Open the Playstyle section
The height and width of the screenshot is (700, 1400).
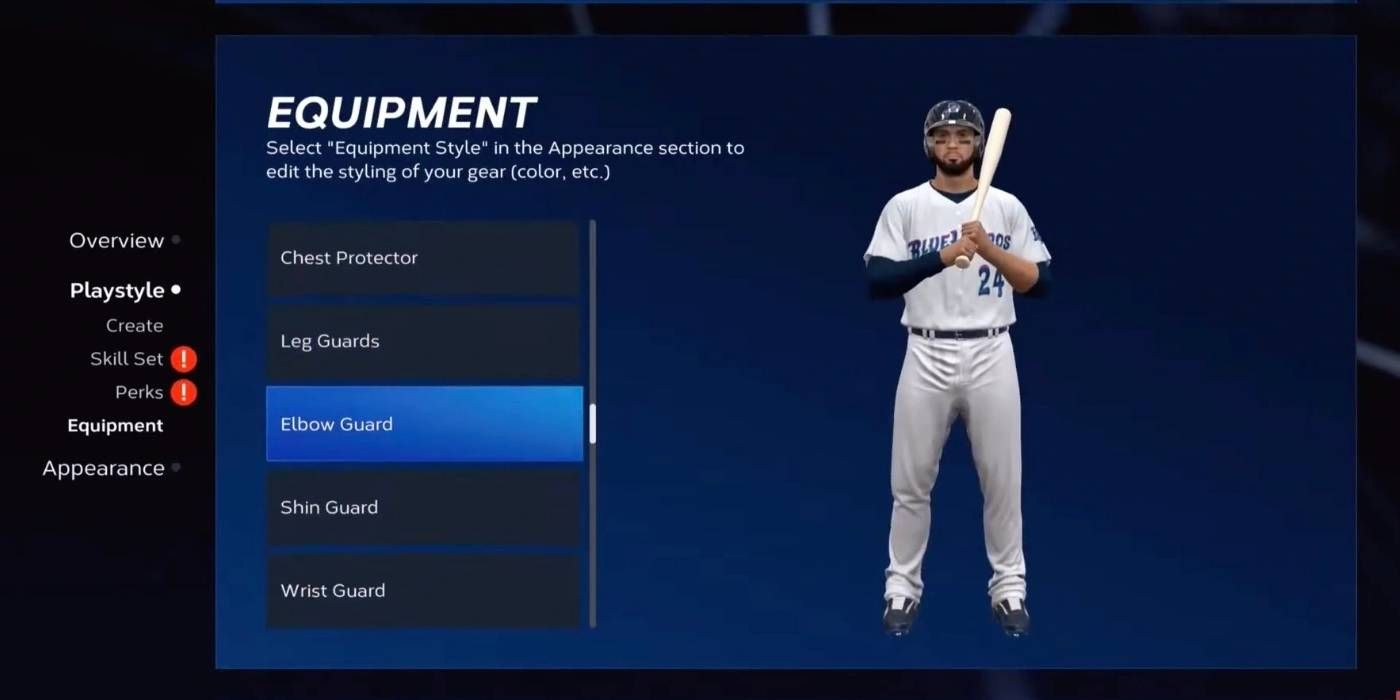(x=117, y=291)
